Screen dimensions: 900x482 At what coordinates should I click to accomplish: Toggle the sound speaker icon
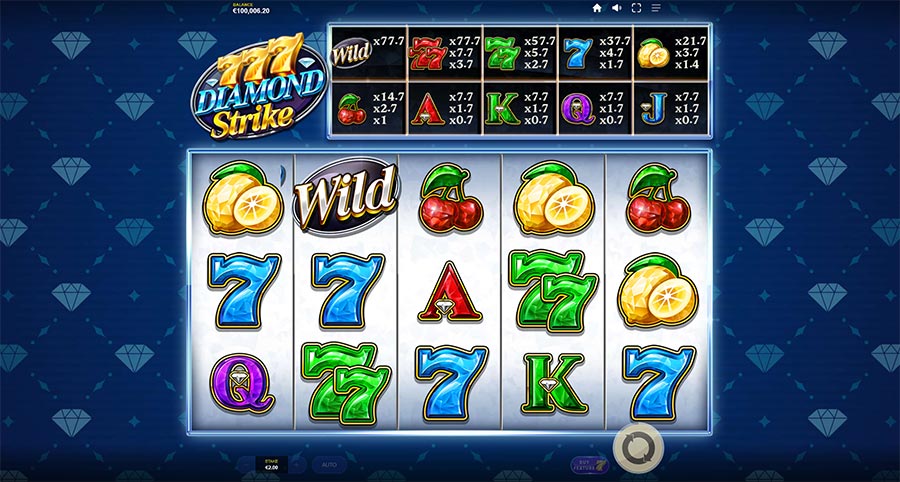(617, 8)
